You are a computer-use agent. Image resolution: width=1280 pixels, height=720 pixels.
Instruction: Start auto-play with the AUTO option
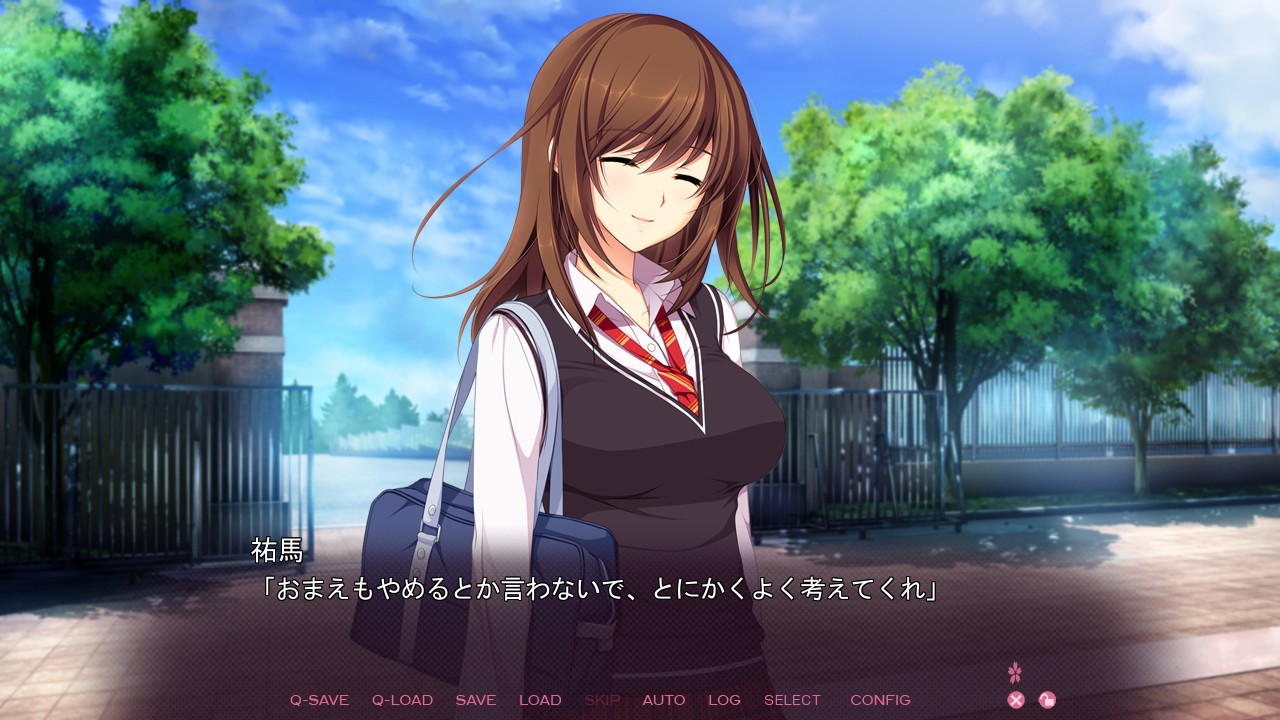click(x=665, y=700)
